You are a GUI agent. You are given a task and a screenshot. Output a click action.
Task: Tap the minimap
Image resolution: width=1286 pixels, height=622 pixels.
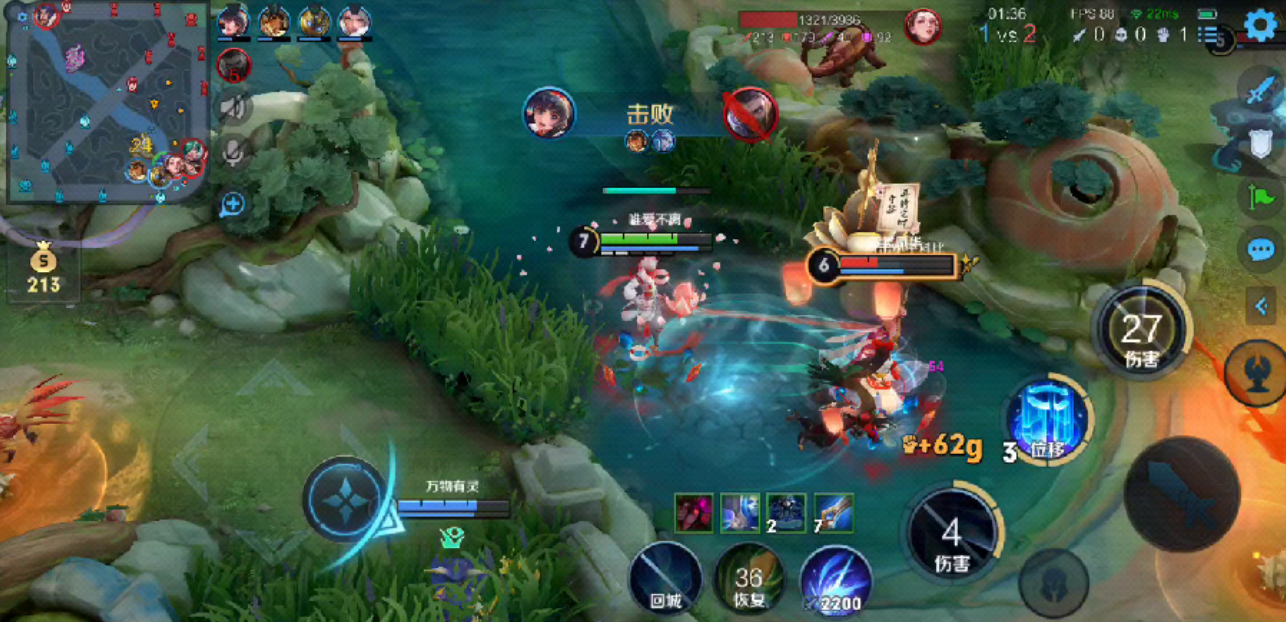point(106,102)
